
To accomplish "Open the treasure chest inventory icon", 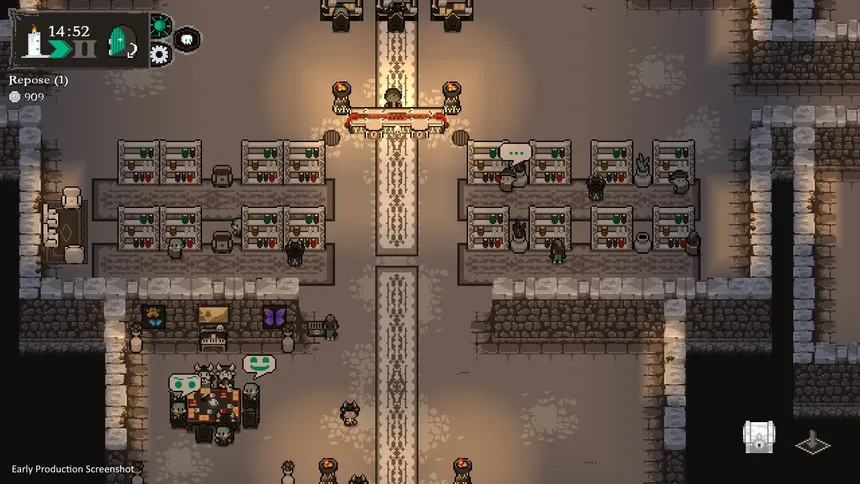I will tap(758, 437).
